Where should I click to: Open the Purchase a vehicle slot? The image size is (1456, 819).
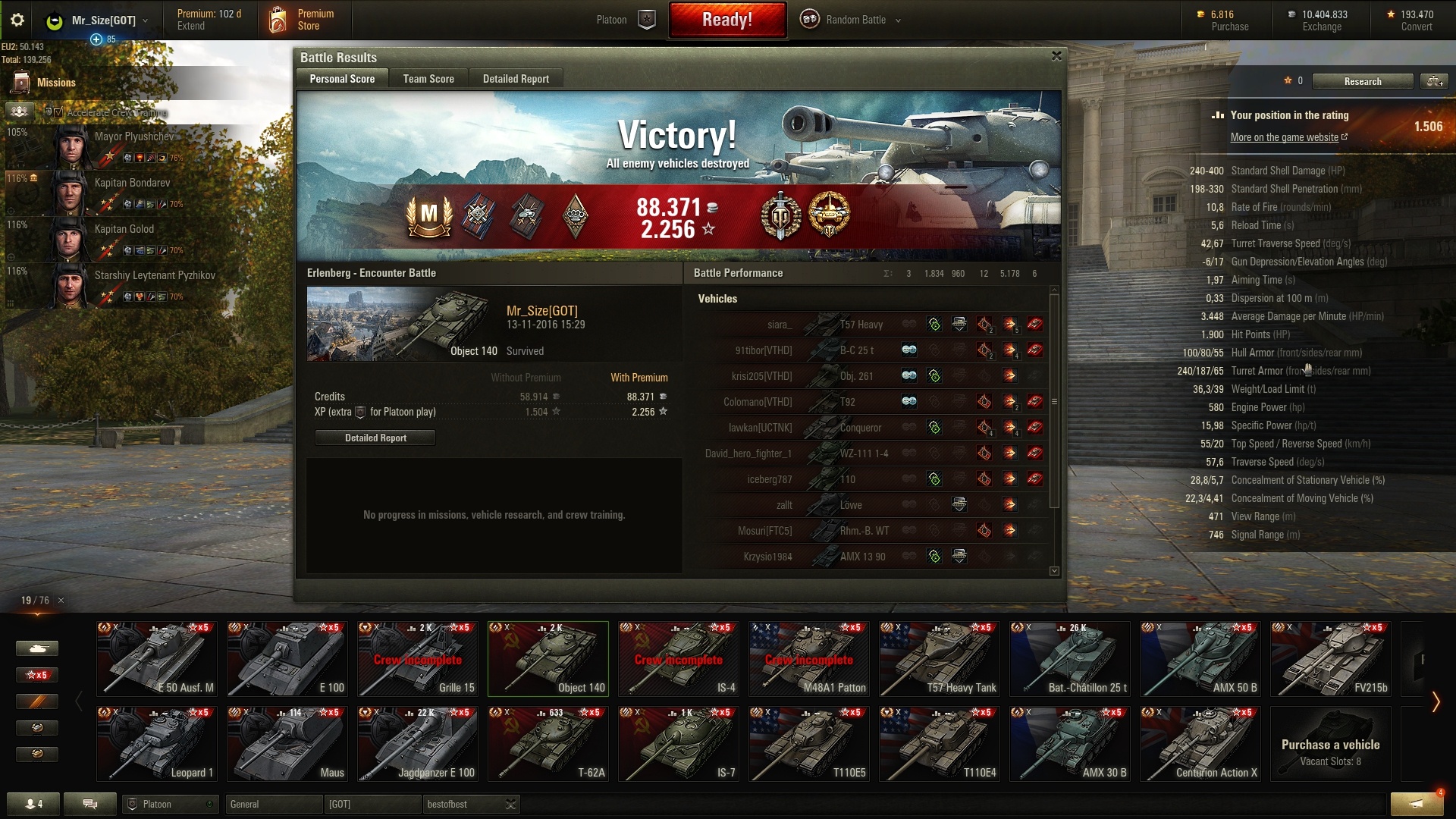click(x=1330, y=743)
